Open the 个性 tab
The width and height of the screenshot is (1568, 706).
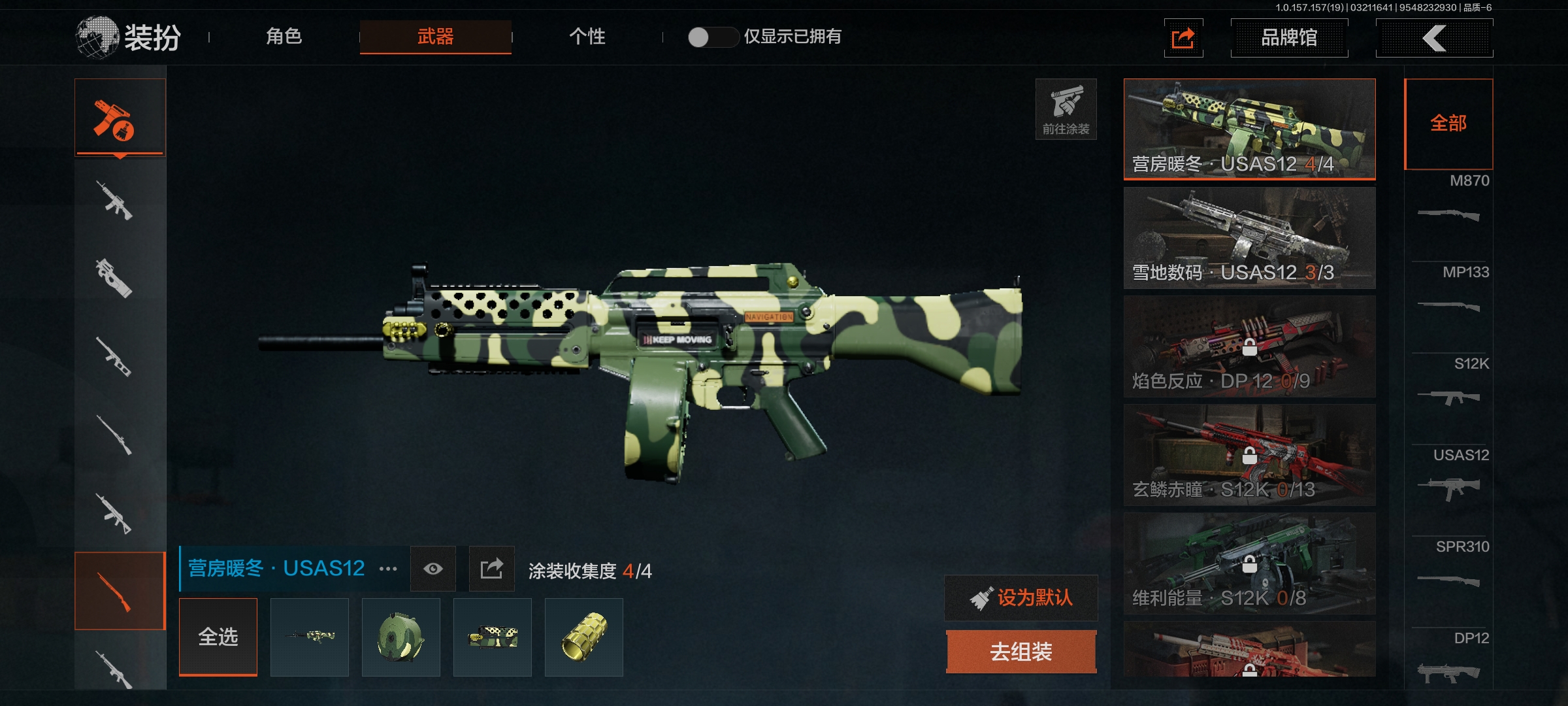587,37
